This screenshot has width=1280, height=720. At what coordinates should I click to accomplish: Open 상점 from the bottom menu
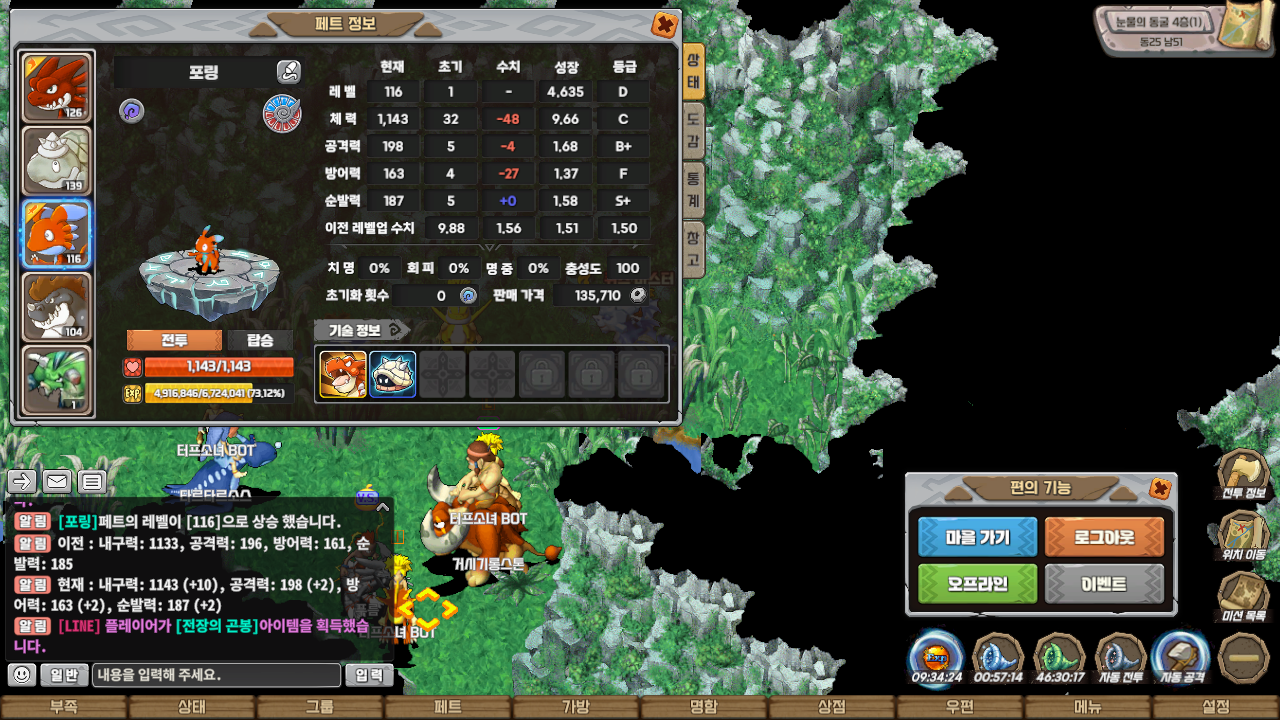[832, 707]
